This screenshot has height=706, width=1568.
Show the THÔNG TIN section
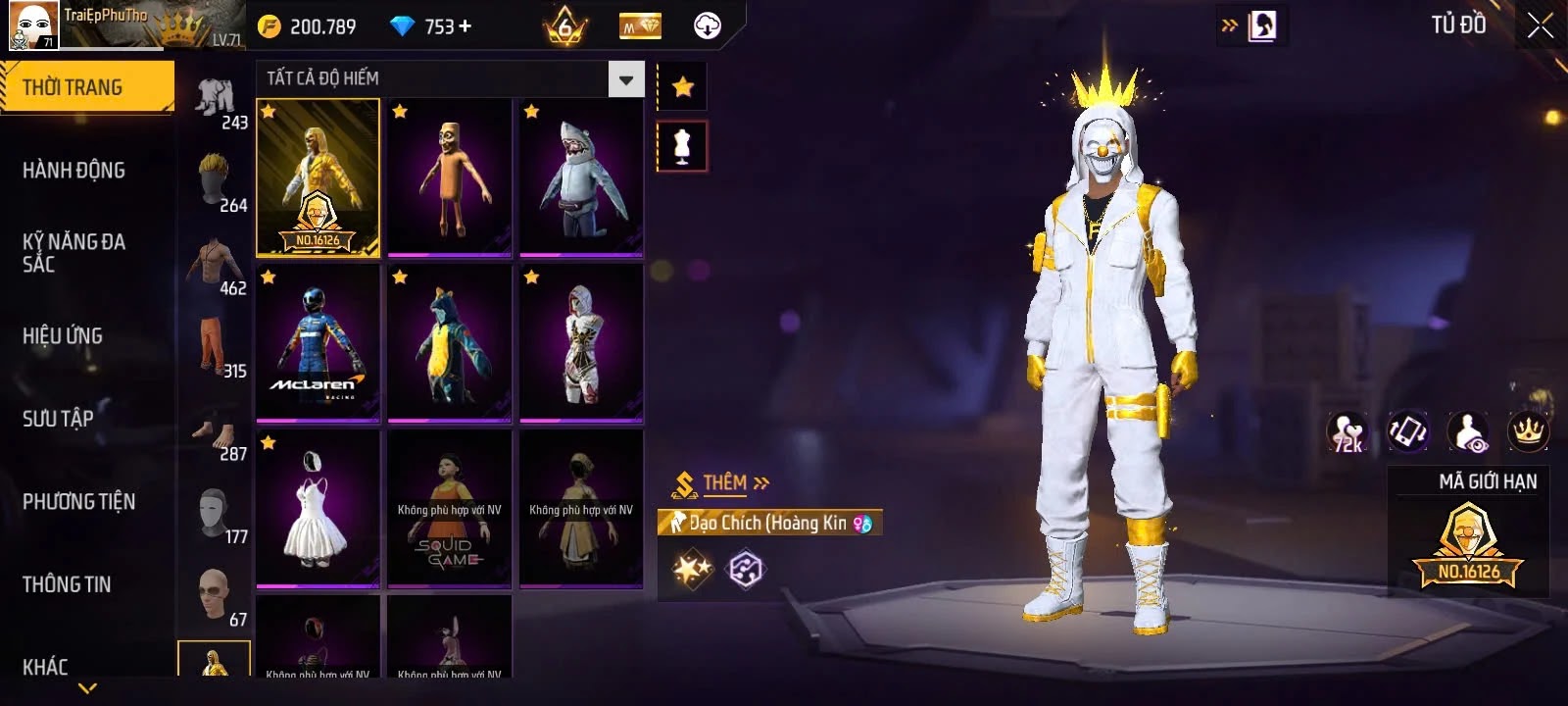(67, 584)
